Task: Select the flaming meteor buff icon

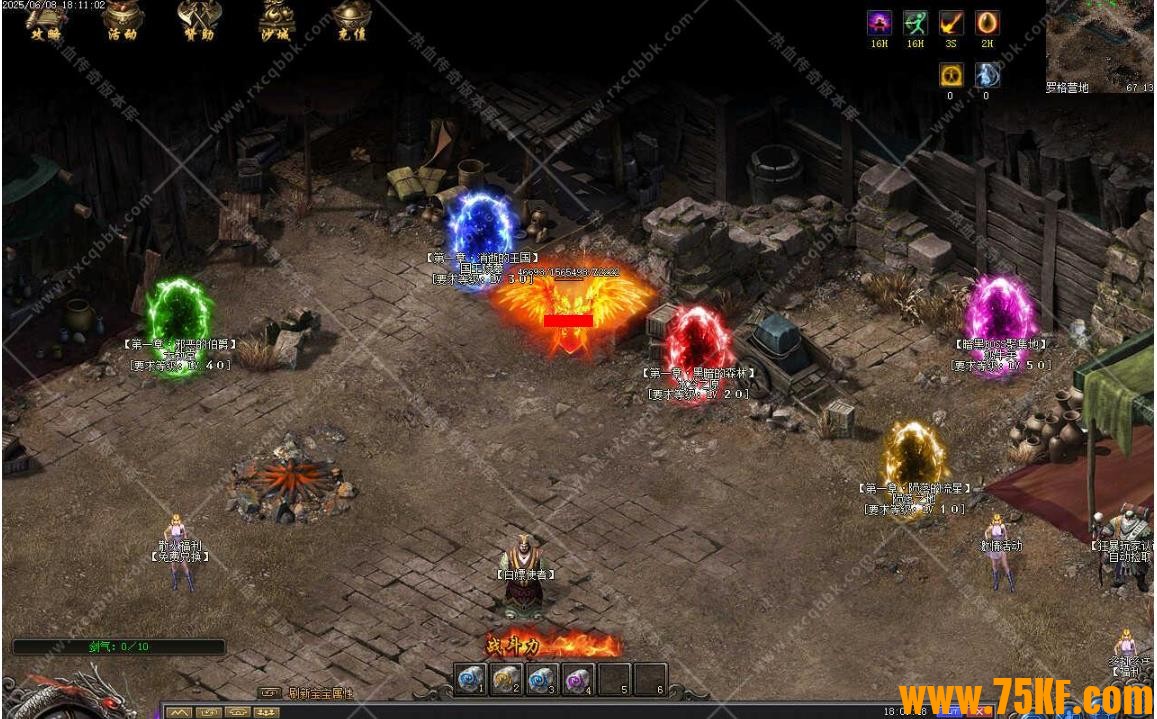Action: point(951,24)
